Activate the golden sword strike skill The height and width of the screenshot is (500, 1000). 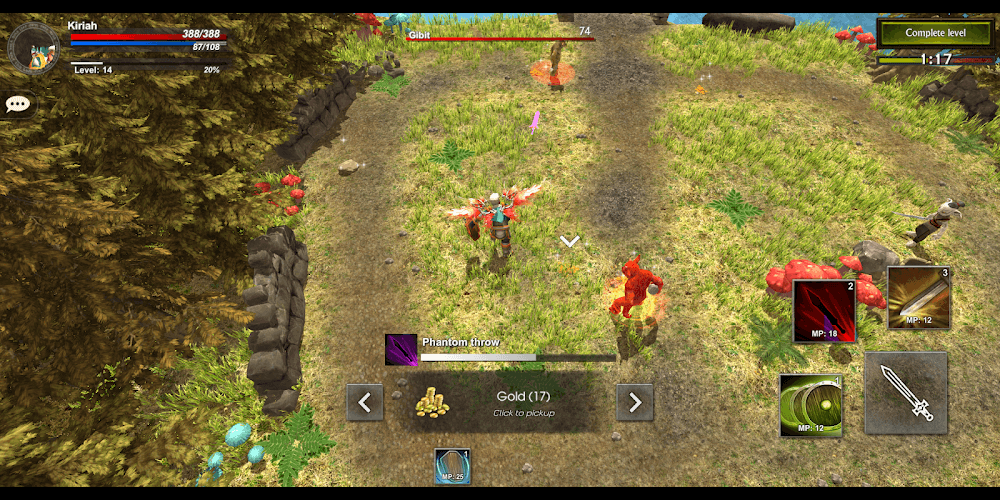point(918,298)
